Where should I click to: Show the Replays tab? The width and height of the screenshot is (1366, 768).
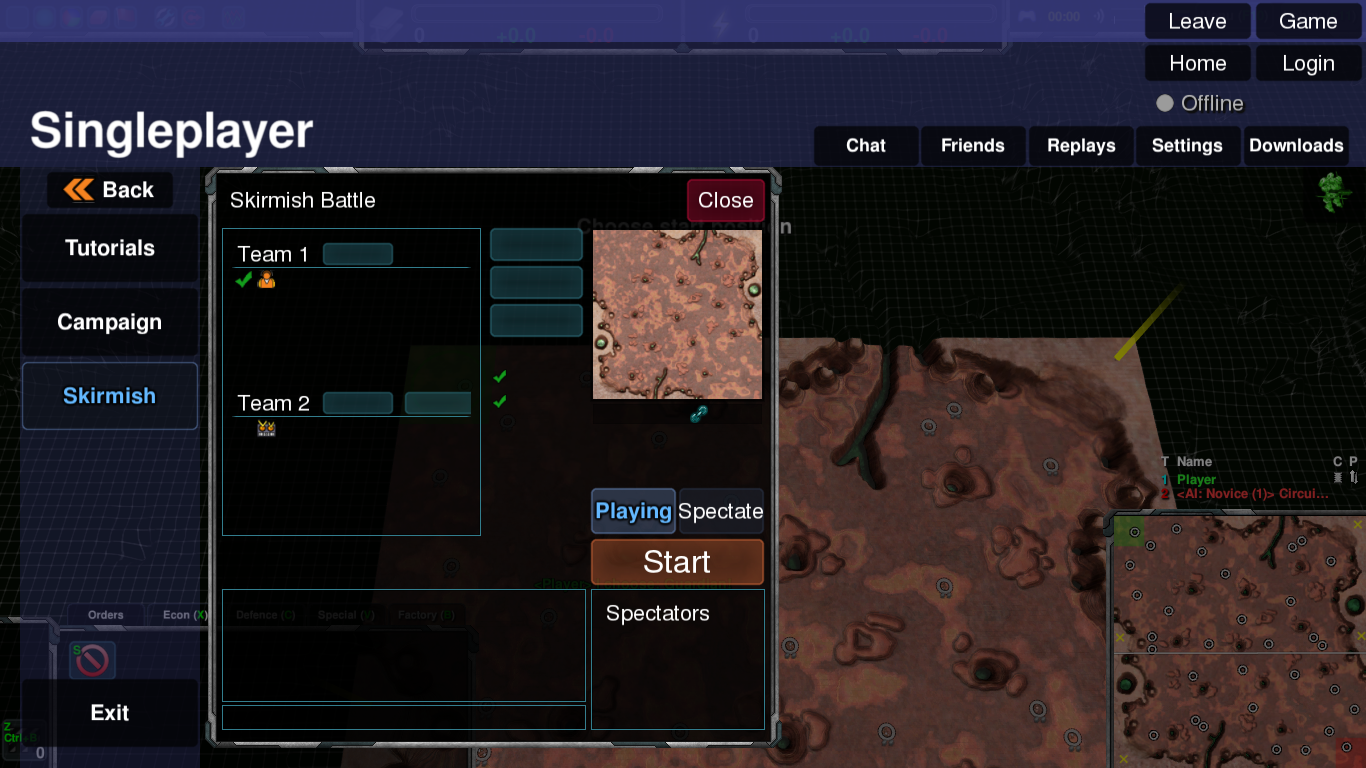1080,146
